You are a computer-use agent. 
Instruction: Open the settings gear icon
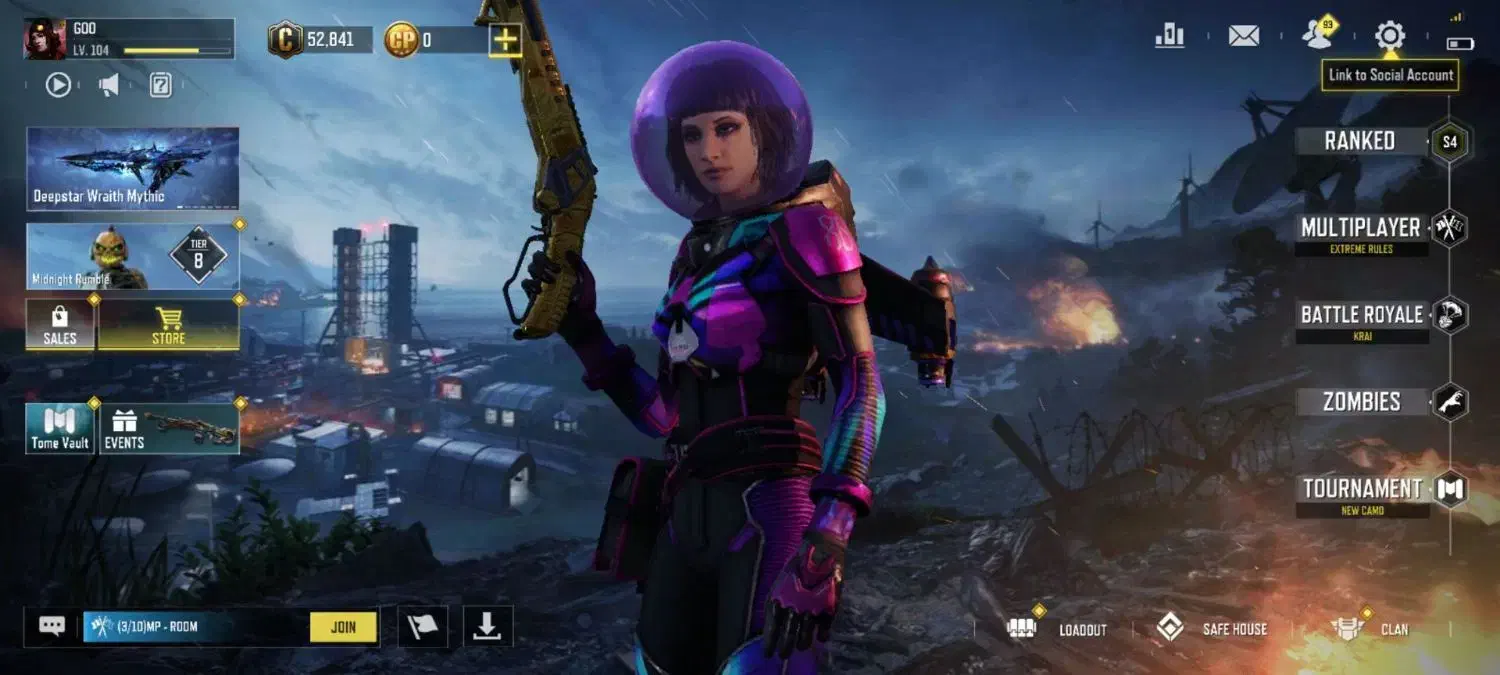(1389, 36)
